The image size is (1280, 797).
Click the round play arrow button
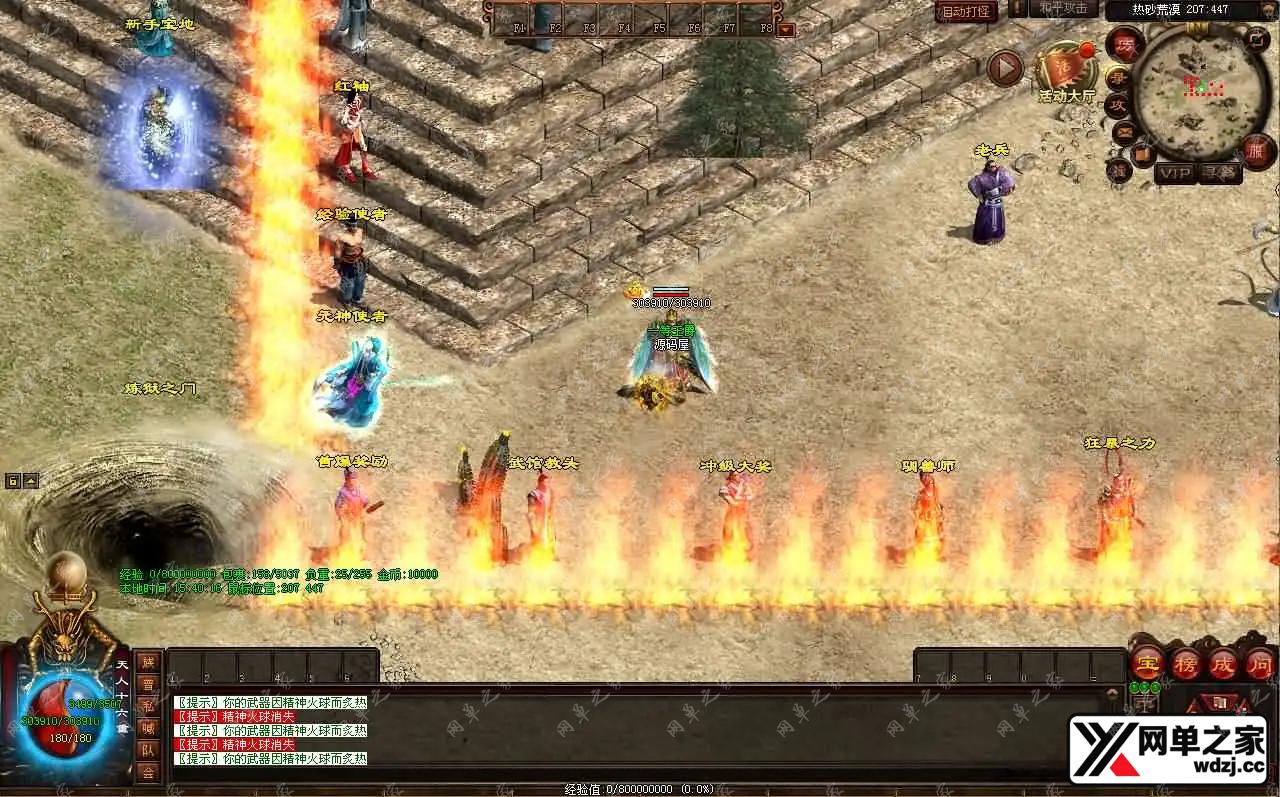click(1005, 68)
